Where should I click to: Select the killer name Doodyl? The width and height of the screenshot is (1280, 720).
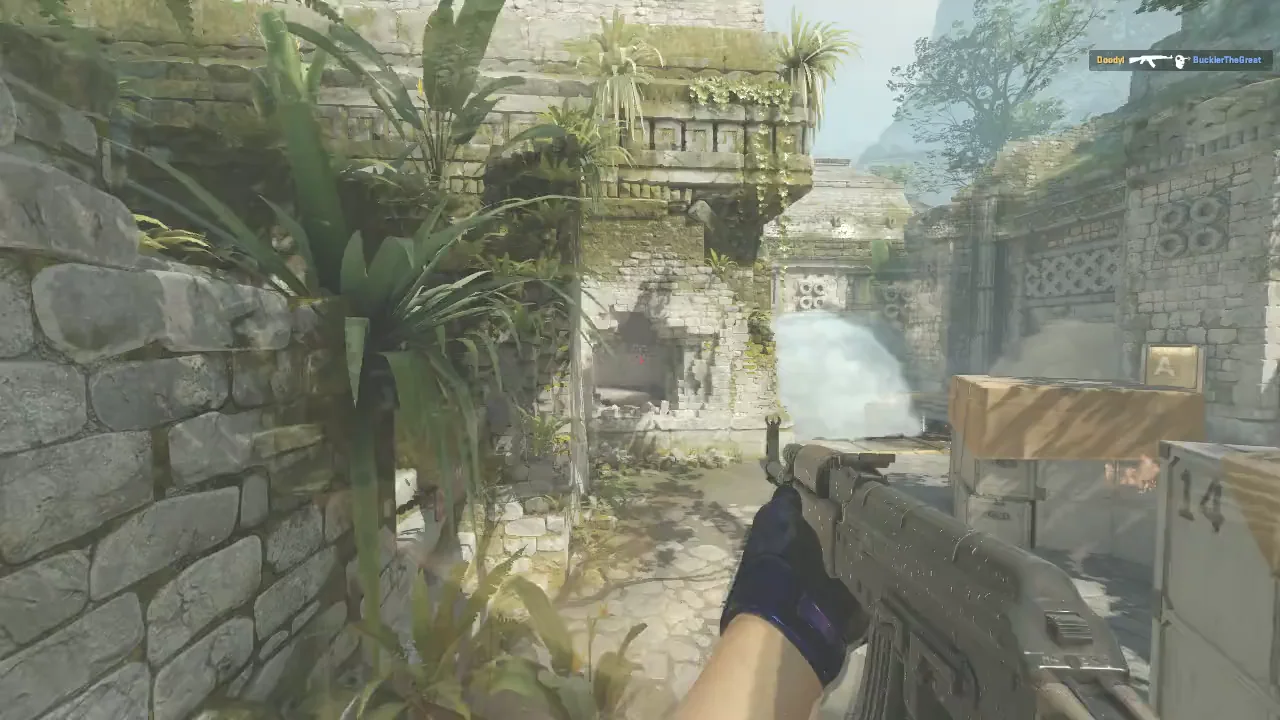point(1112,59)
